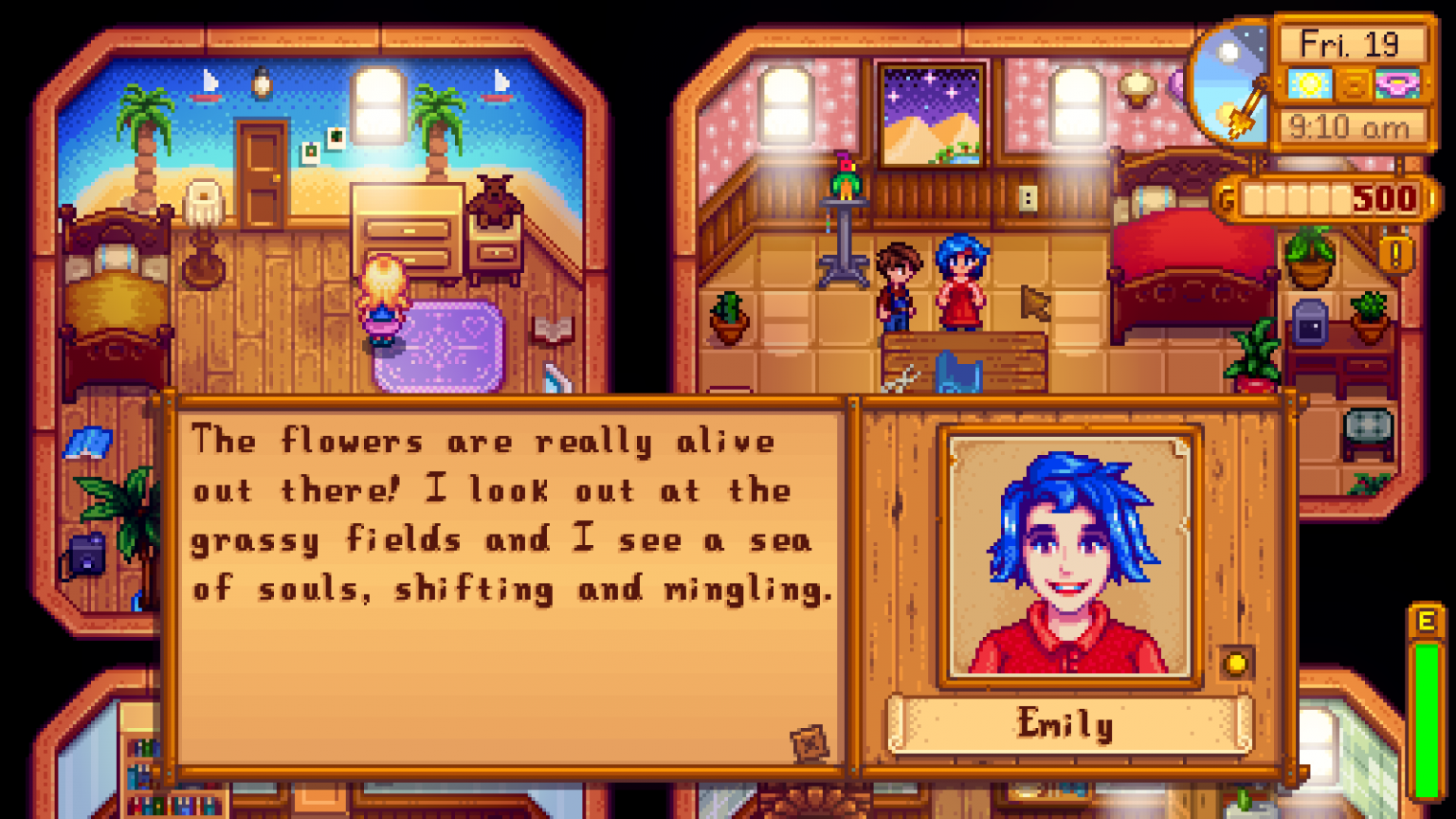Click the sewing machine on Emily's table

960,370
